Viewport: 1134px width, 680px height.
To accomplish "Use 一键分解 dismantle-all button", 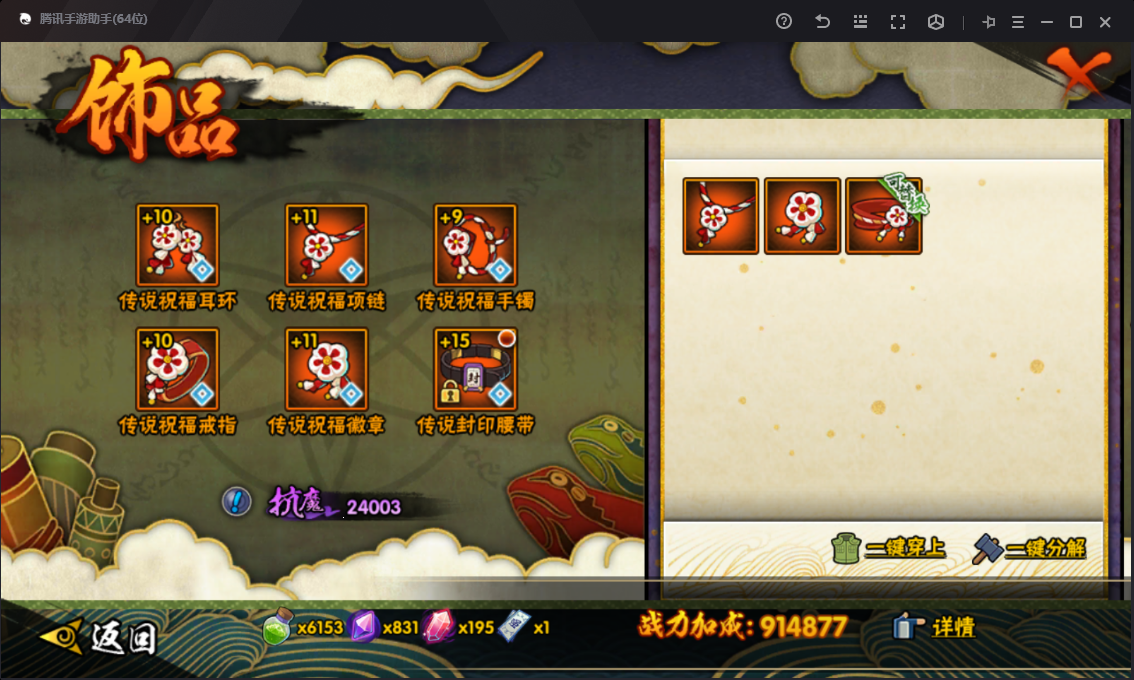I will tap(1030, 548).
